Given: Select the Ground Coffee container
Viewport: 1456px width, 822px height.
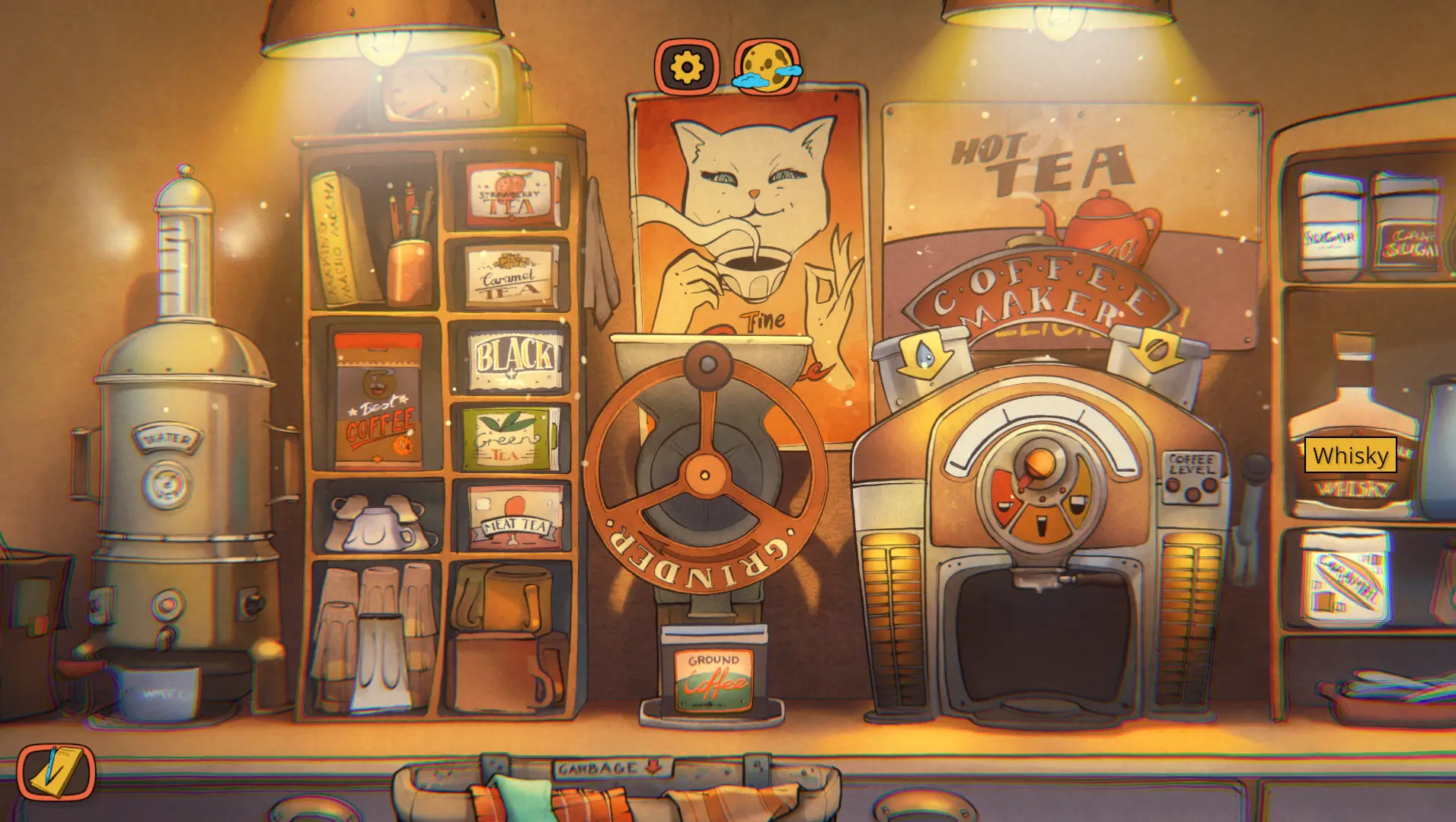Looking at the screenshot, I should pos(713,675).
